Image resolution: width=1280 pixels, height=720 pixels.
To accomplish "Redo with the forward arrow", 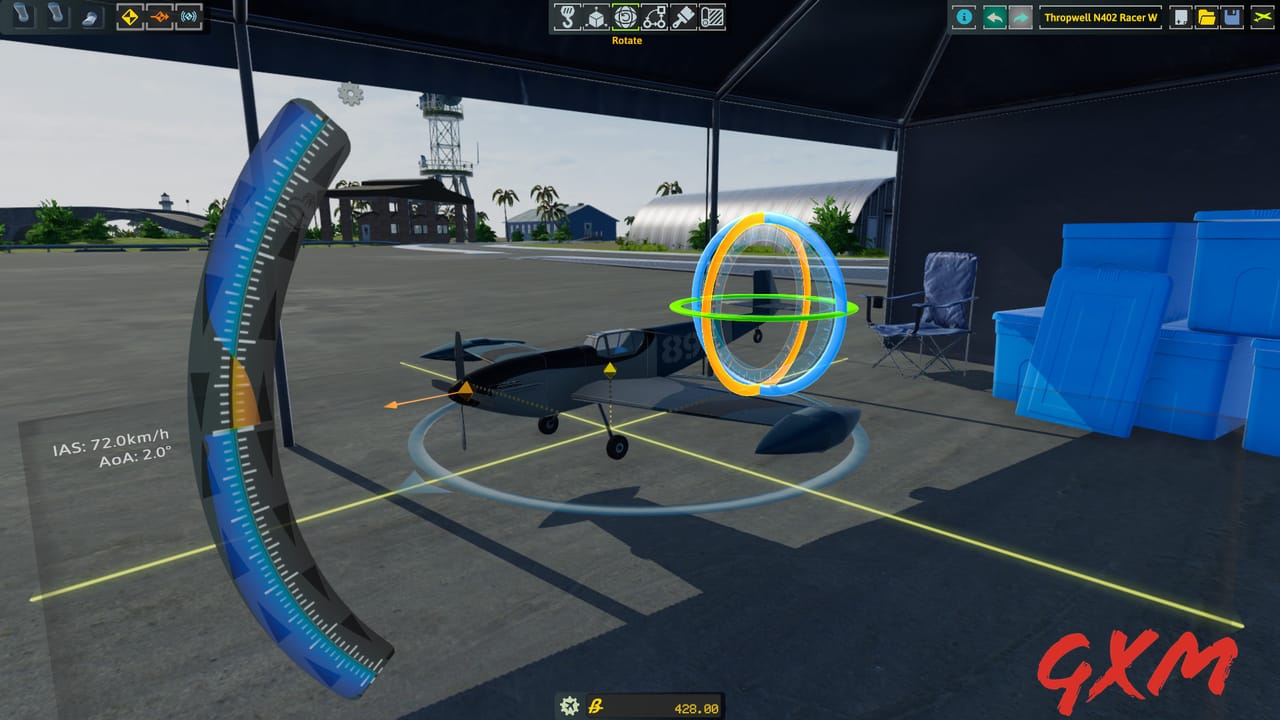I will coord(1019,17).
